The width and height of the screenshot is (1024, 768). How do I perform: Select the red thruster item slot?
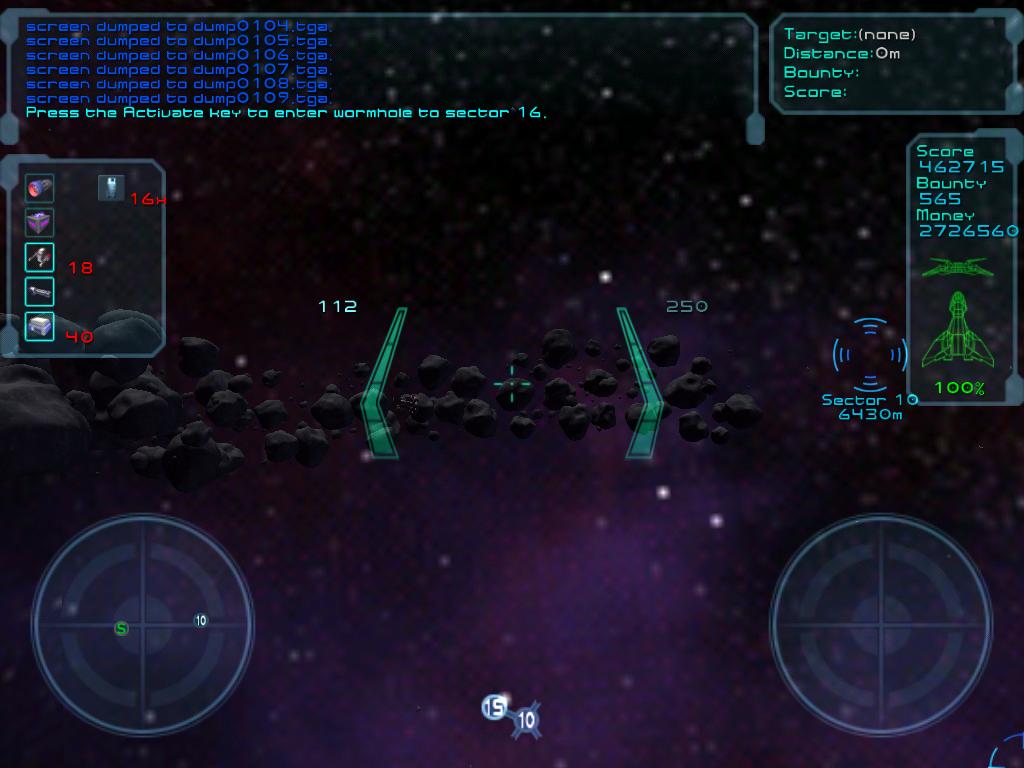39,188
